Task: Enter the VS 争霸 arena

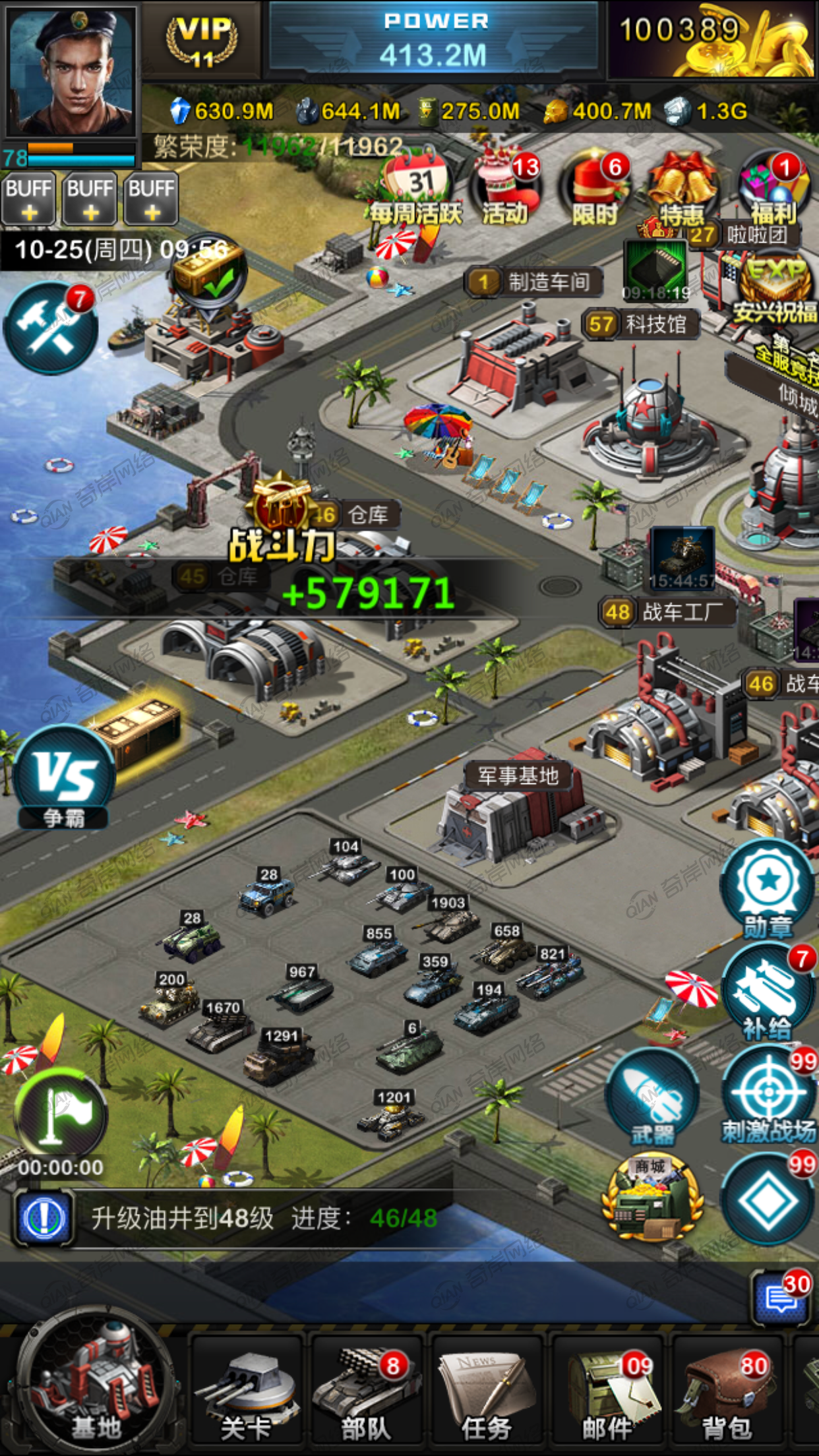Action: point(64,777)
